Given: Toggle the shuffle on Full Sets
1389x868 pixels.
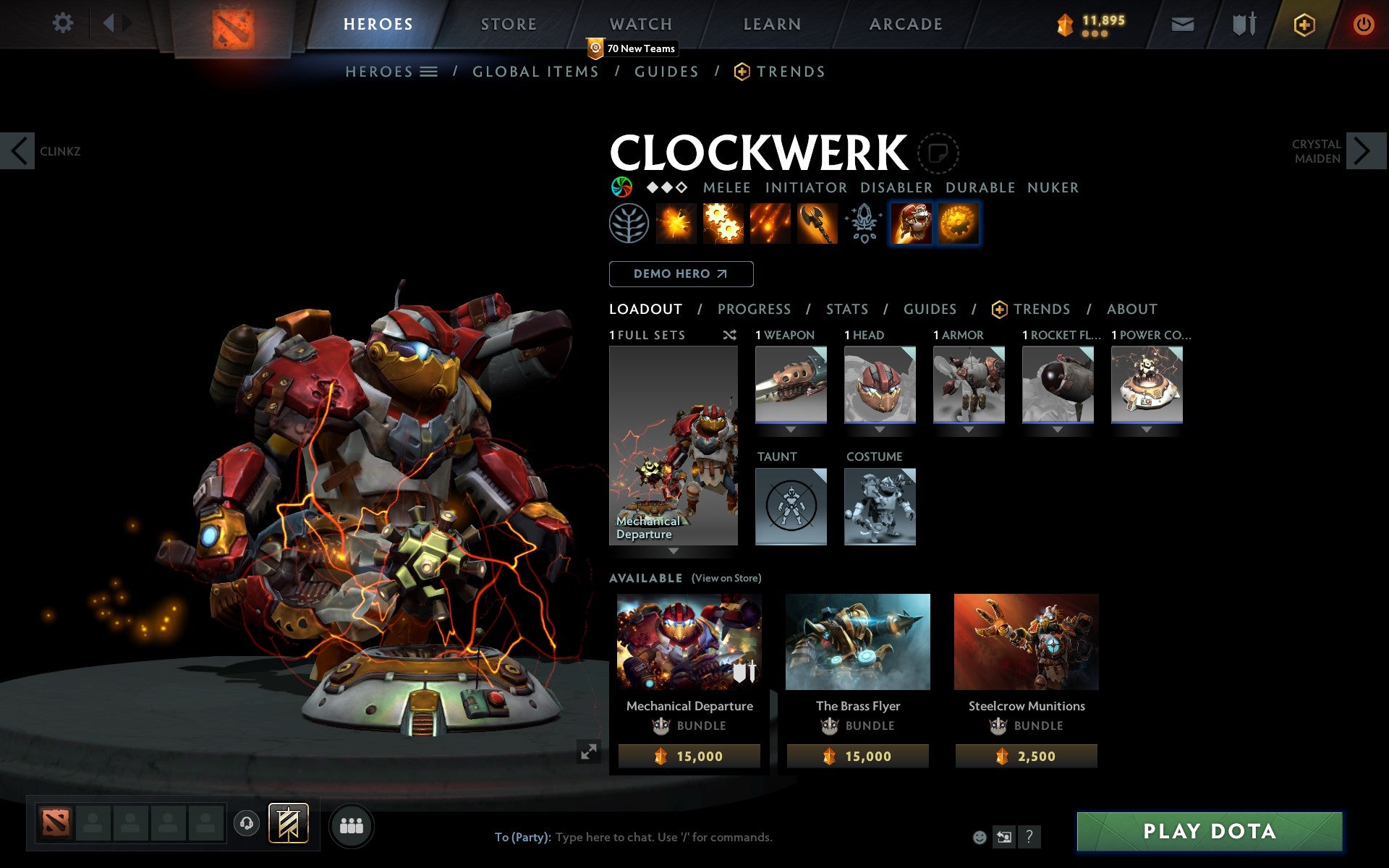Looking at the screenshot, I should coord(729,335).
